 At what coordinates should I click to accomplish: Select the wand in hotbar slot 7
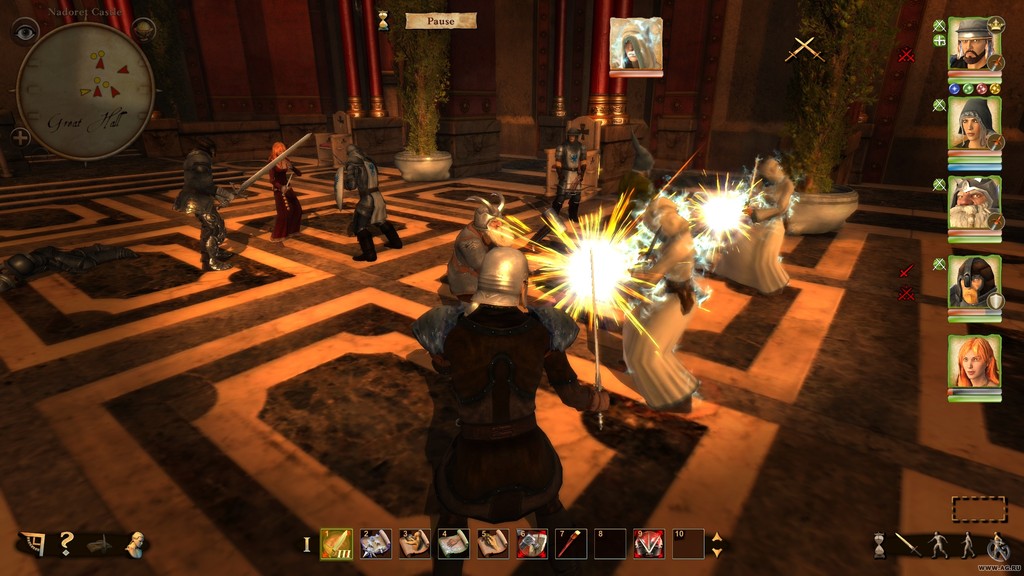coord(571,543)
